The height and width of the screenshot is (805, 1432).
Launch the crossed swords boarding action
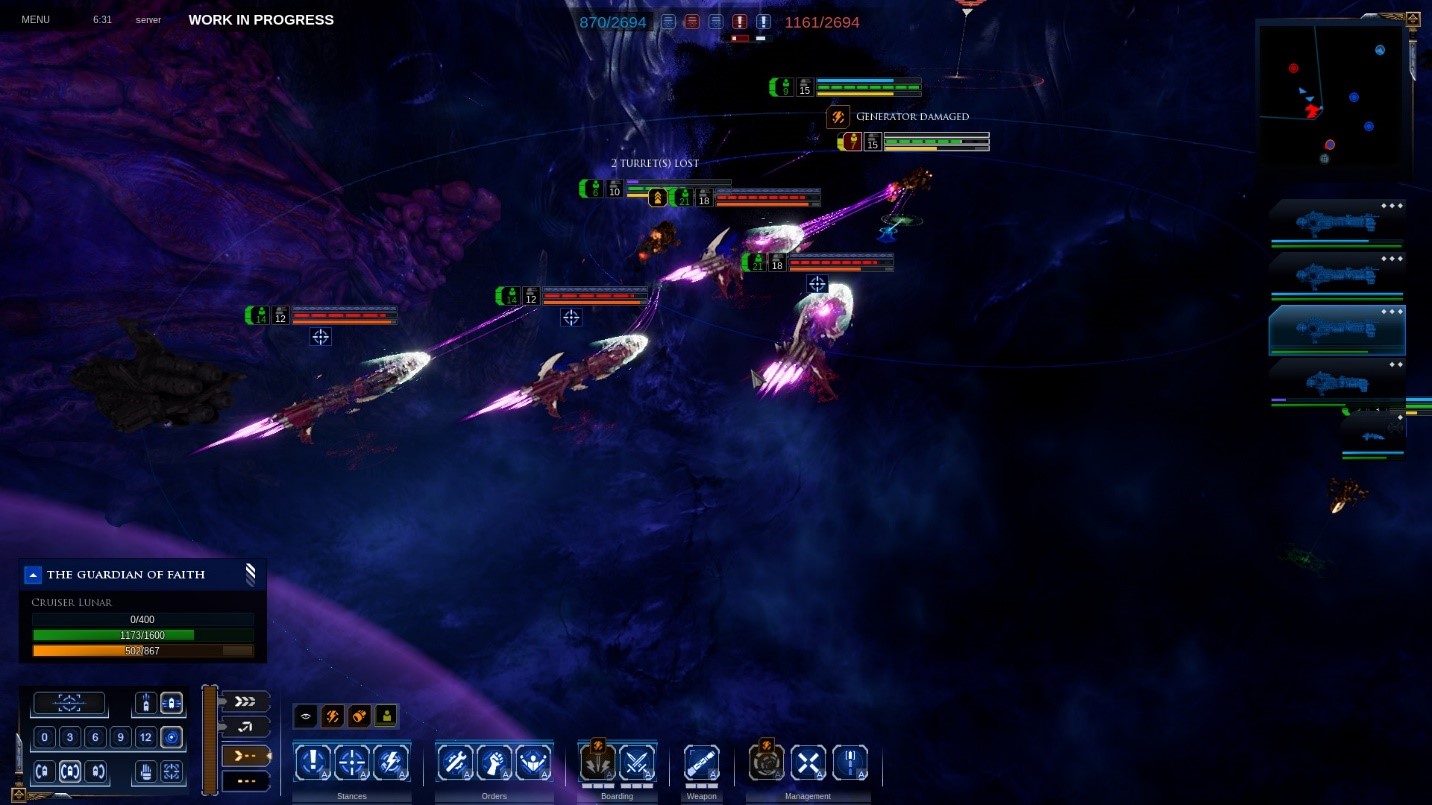click(x=637, y=764)
